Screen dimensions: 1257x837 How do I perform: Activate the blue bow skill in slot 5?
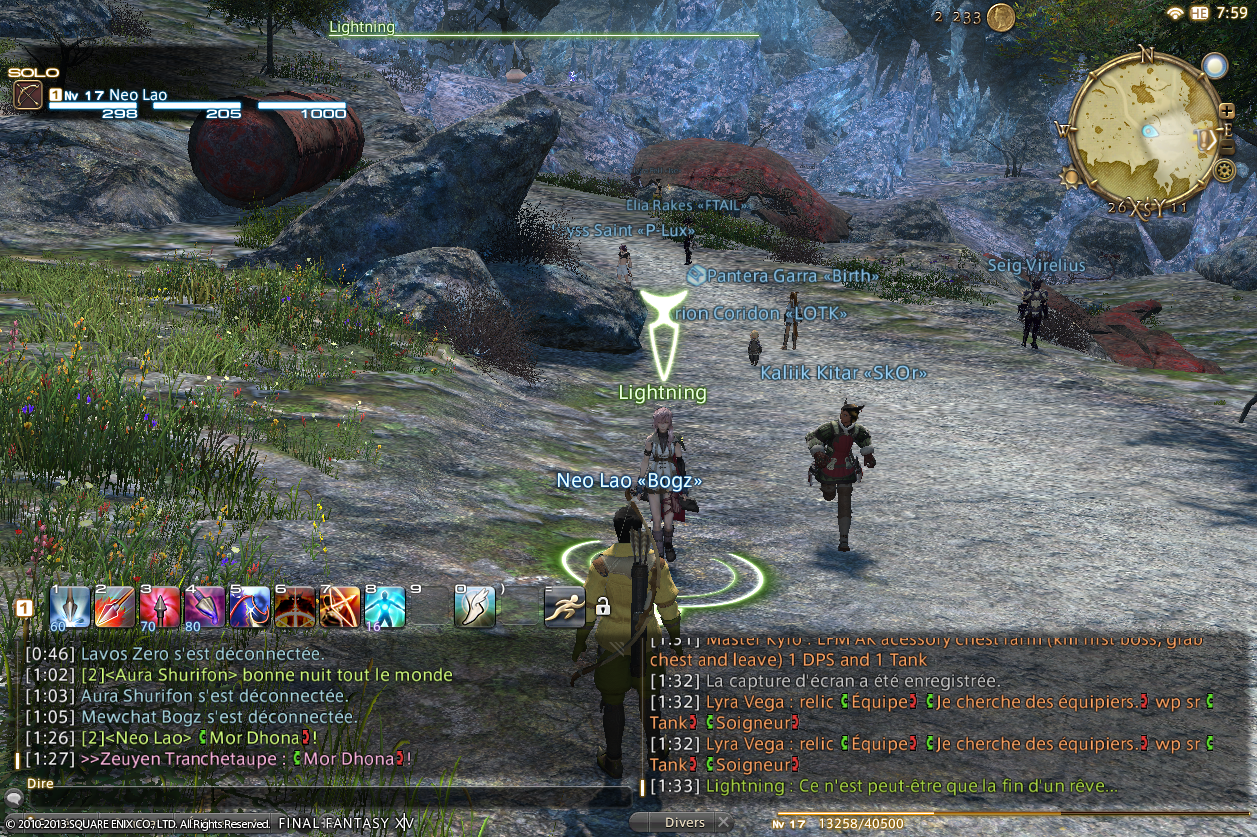(250, 607)
